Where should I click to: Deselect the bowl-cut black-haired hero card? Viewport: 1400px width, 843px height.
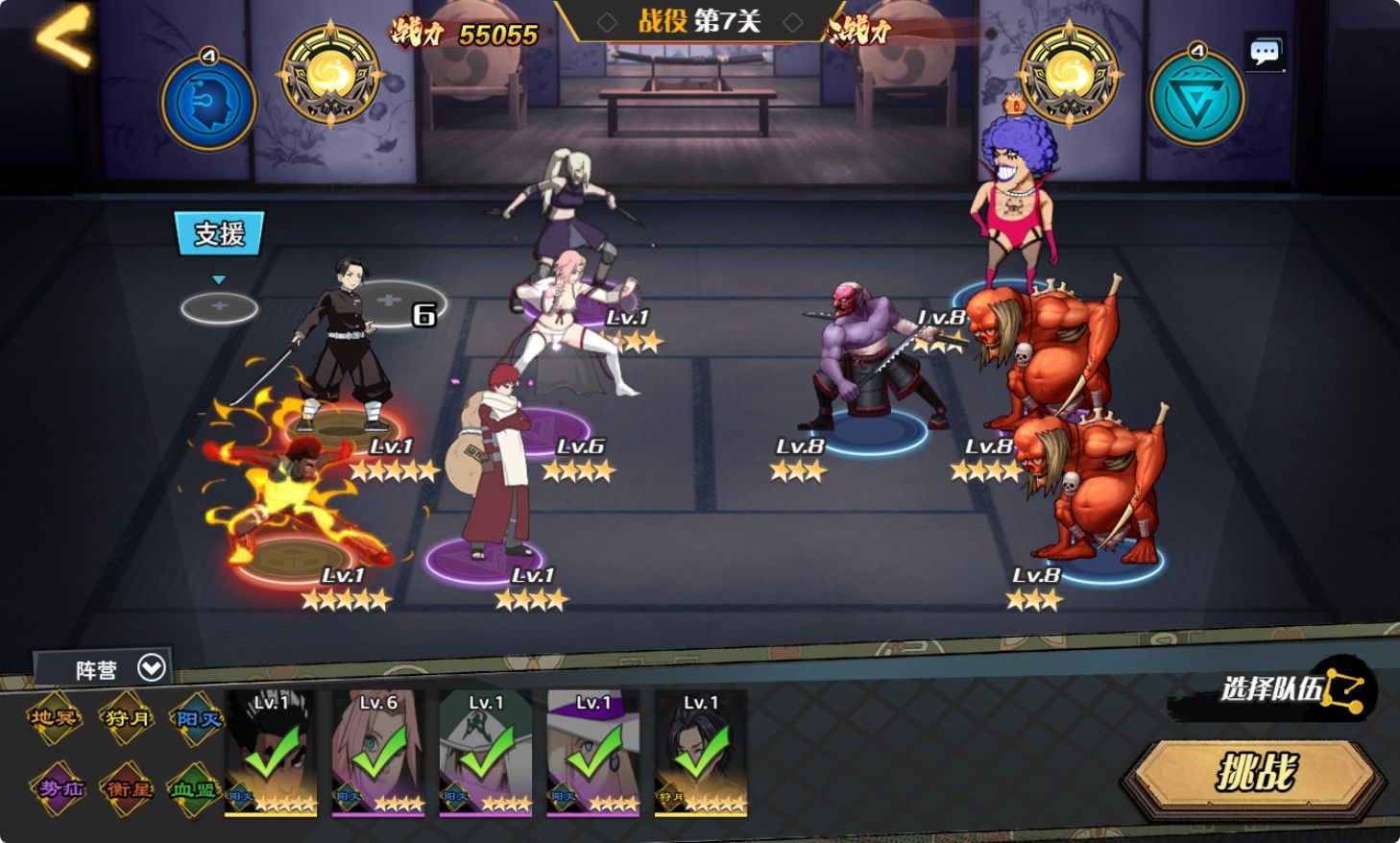[271, 754]
